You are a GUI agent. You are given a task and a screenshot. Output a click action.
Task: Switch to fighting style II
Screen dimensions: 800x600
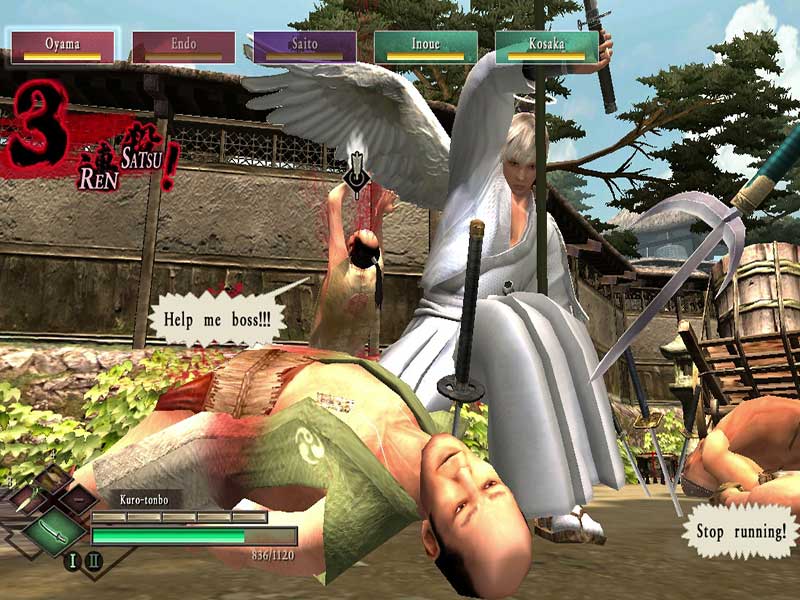(93, 560)
